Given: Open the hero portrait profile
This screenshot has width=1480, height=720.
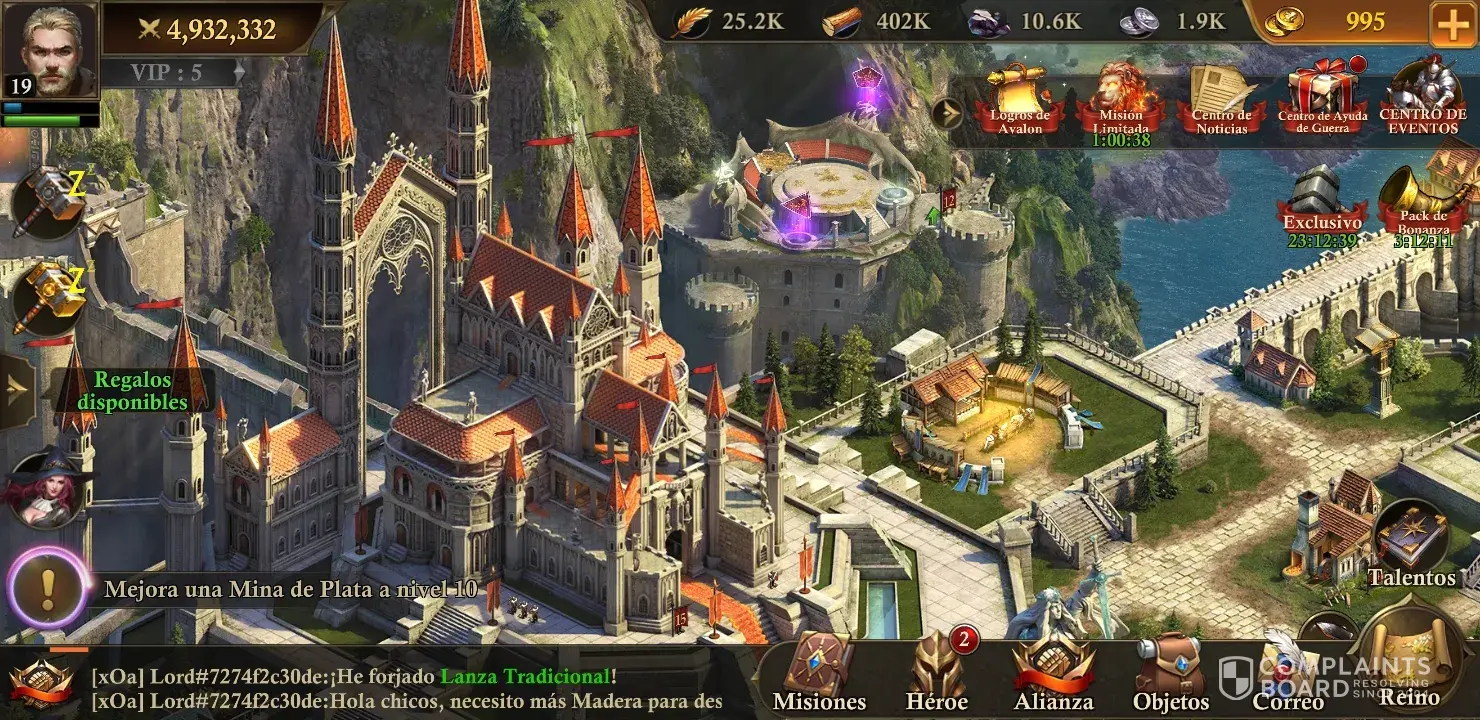Looking at the screenshot, I should click(49, 50).
